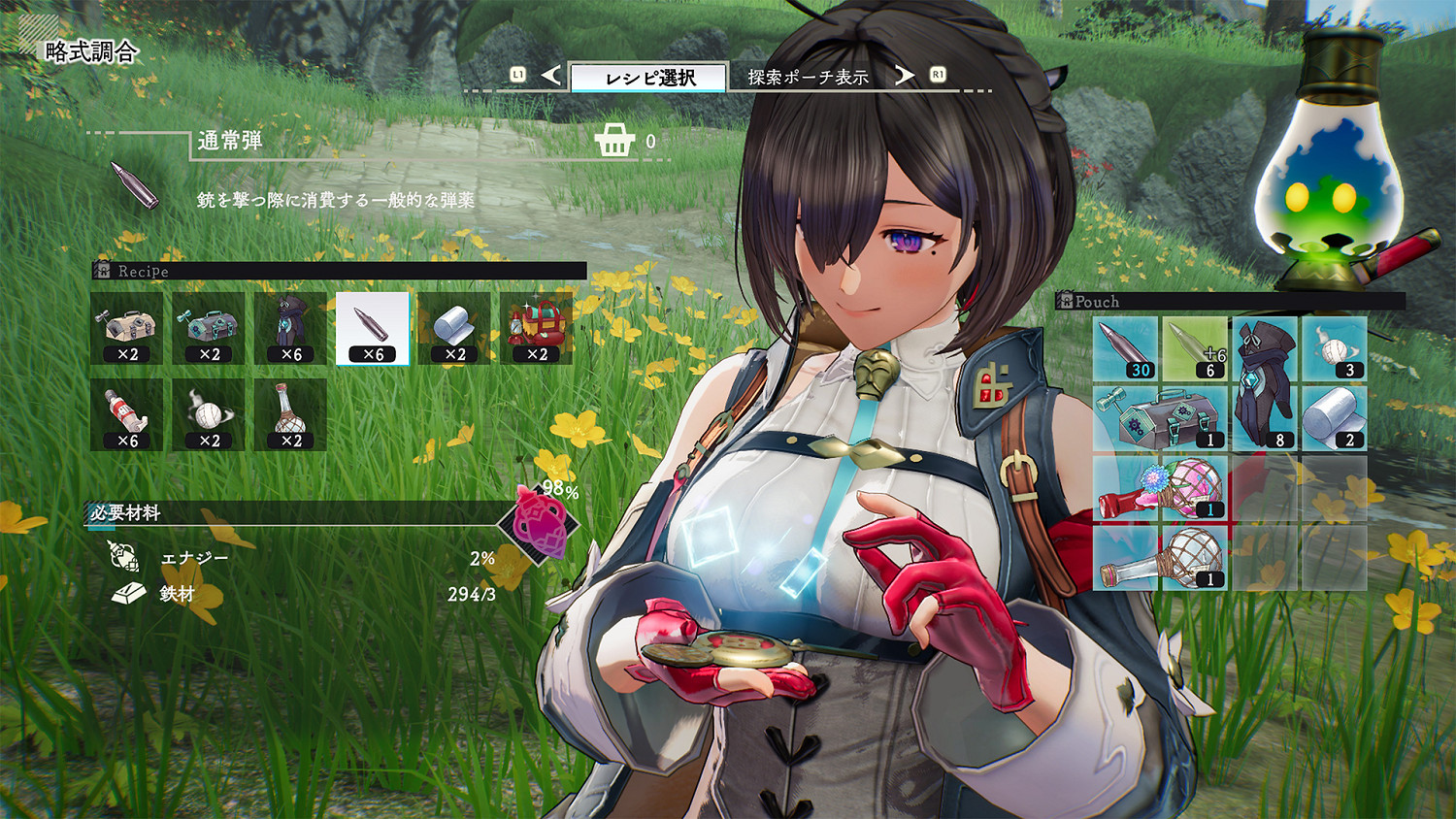The width and height of the screenshot is (1456, 819).
Task: Click the pink flower flask in pouch
Action: tap(1160, 489)
